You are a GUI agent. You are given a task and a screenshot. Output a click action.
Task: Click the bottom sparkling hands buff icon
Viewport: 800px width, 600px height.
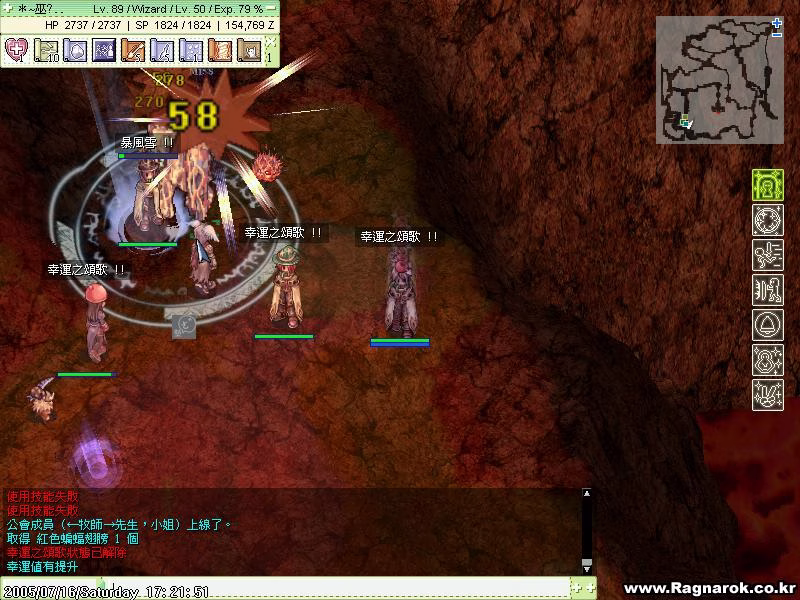click(x=768, y=394)
